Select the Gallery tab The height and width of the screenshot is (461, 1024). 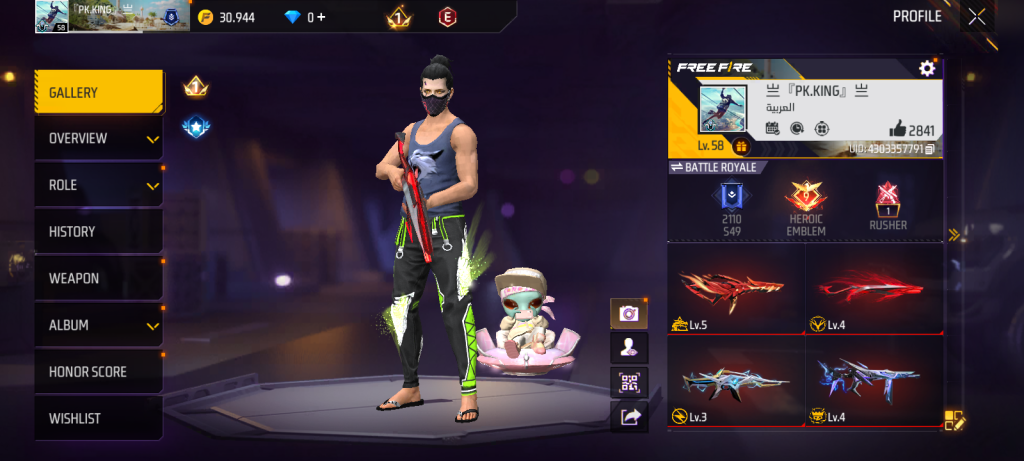(x=98, y=92)
